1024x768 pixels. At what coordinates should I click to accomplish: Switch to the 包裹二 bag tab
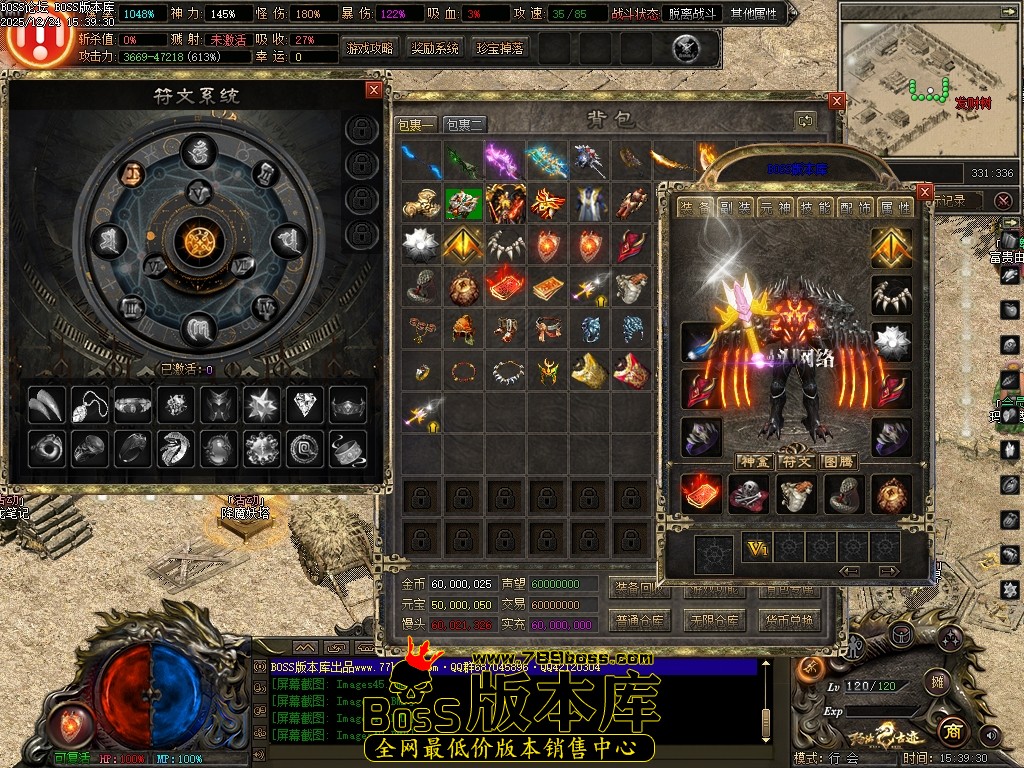click(x=465, y=125)
